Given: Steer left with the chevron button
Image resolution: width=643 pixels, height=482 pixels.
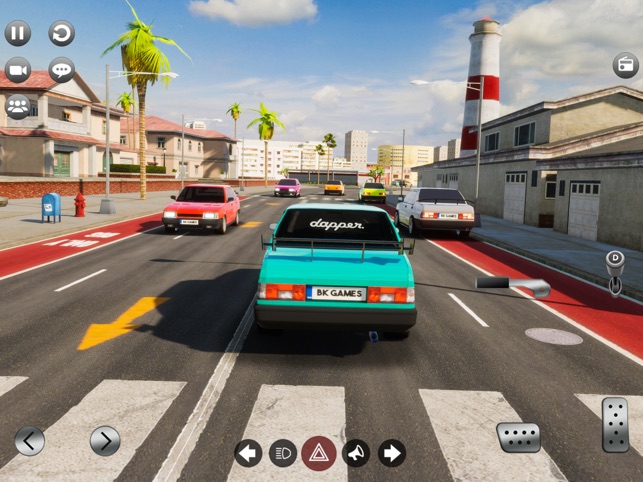Looking at the screenshot, I should pyautogui.click(x=29, y=440).
